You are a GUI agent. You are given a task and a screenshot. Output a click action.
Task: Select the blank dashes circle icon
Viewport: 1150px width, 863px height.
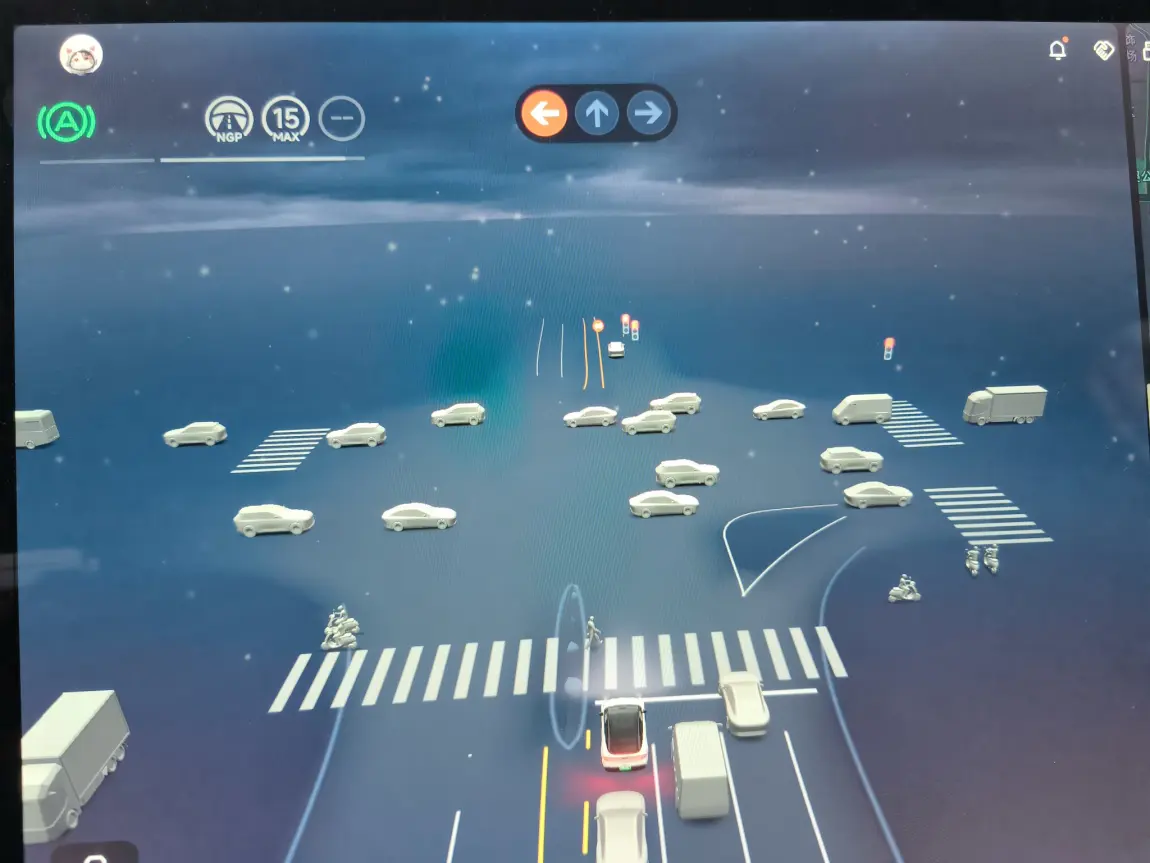pyautogui.click(x=342, y=119)
